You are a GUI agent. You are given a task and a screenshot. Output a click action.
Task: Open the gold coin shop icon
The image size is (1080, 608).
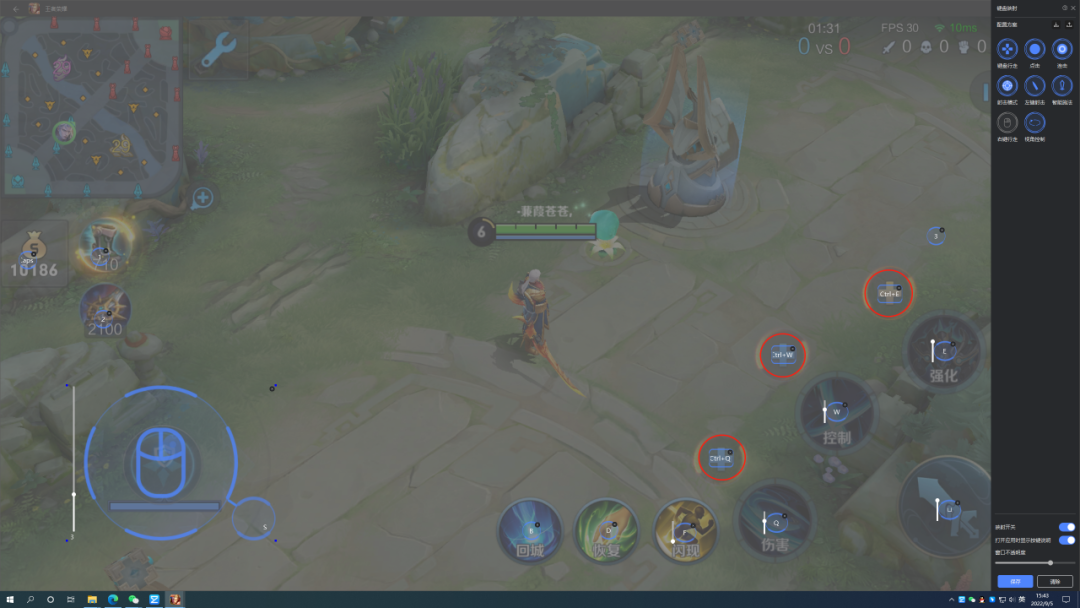tap(34, 254)
